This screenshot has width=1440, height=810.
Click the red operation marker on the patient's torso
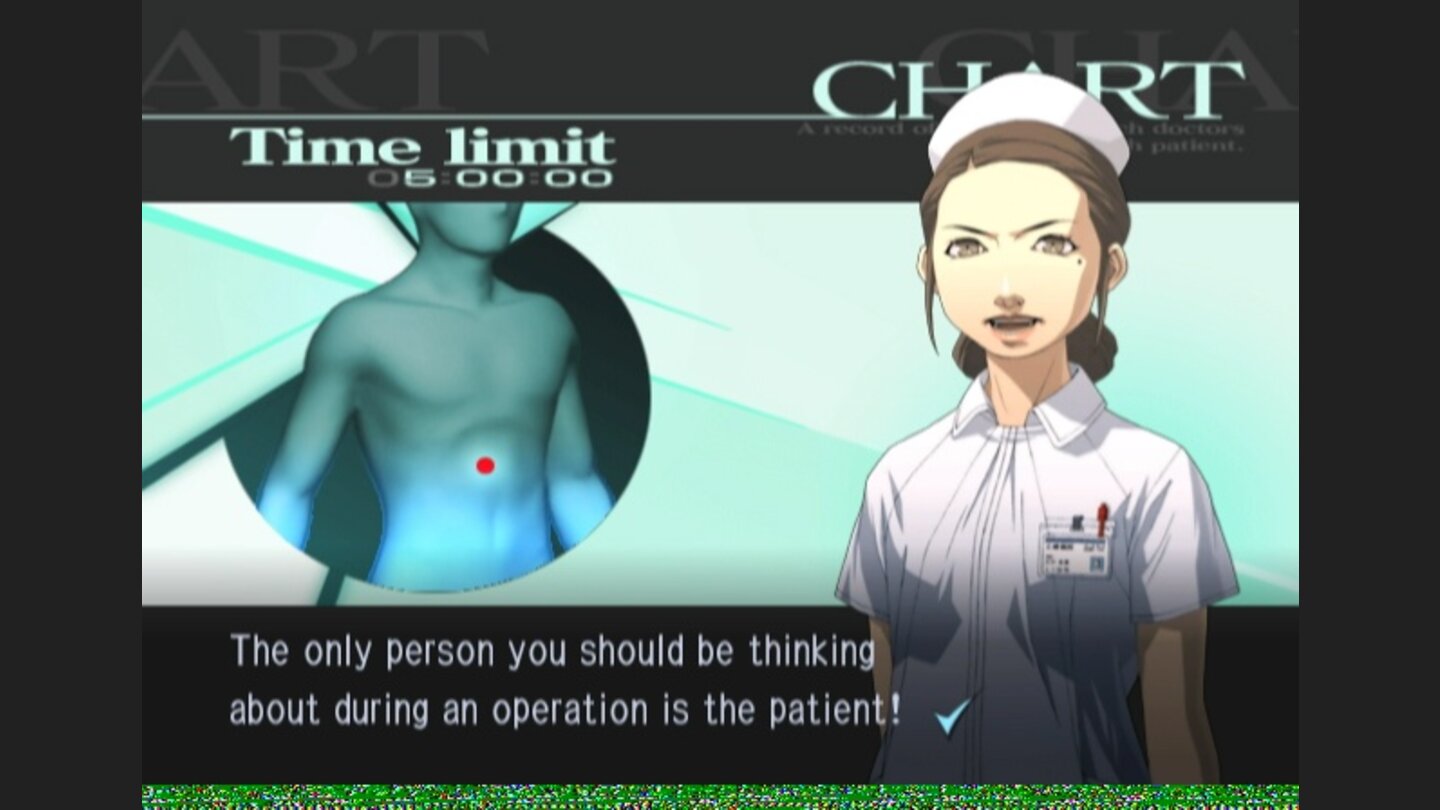(485, 463)
